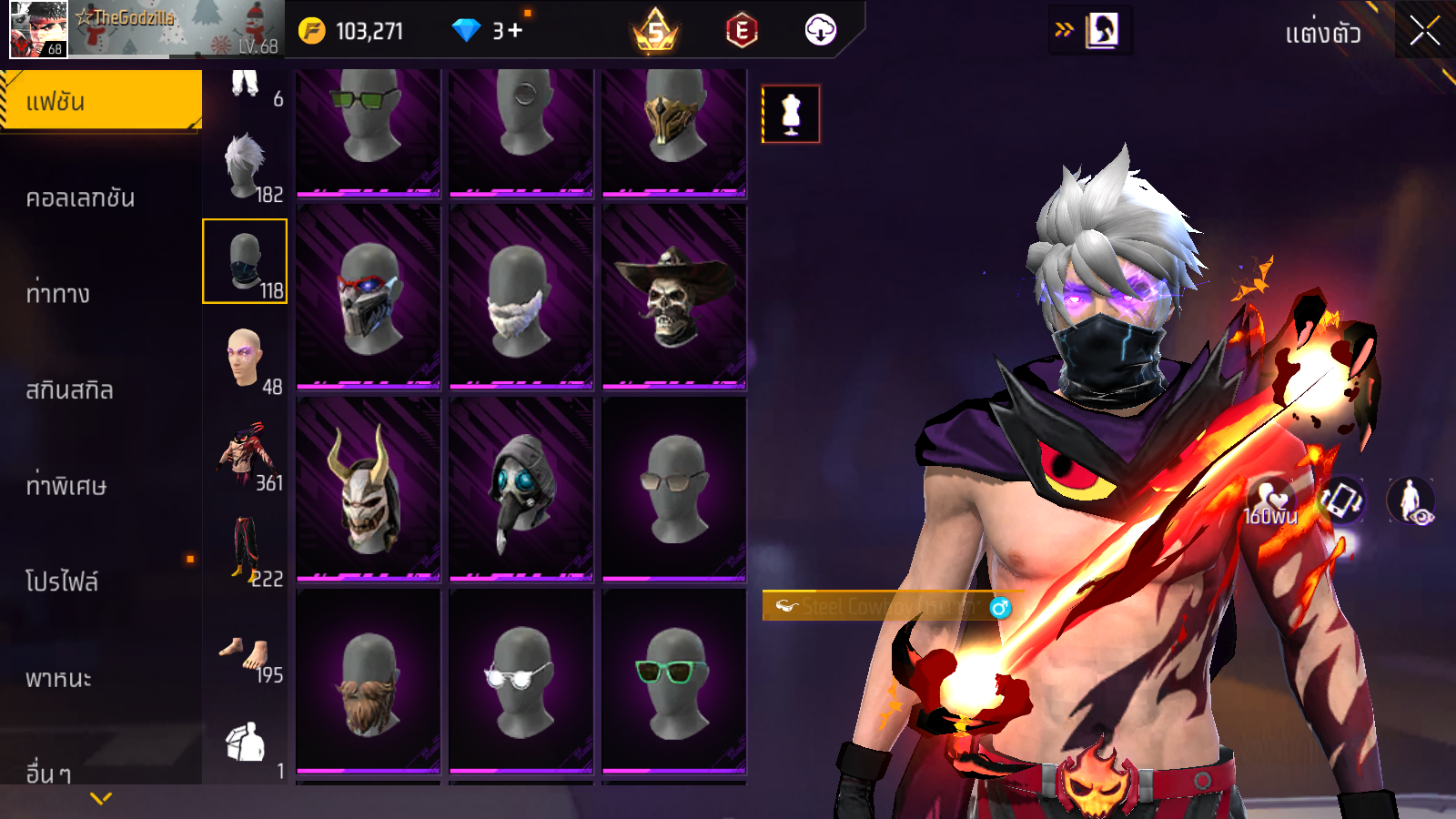The width and height of the screenshot is (1456, 819).
Task: Switch to the คอลเลกชัน tab
Action: click(x=81, y=197)
